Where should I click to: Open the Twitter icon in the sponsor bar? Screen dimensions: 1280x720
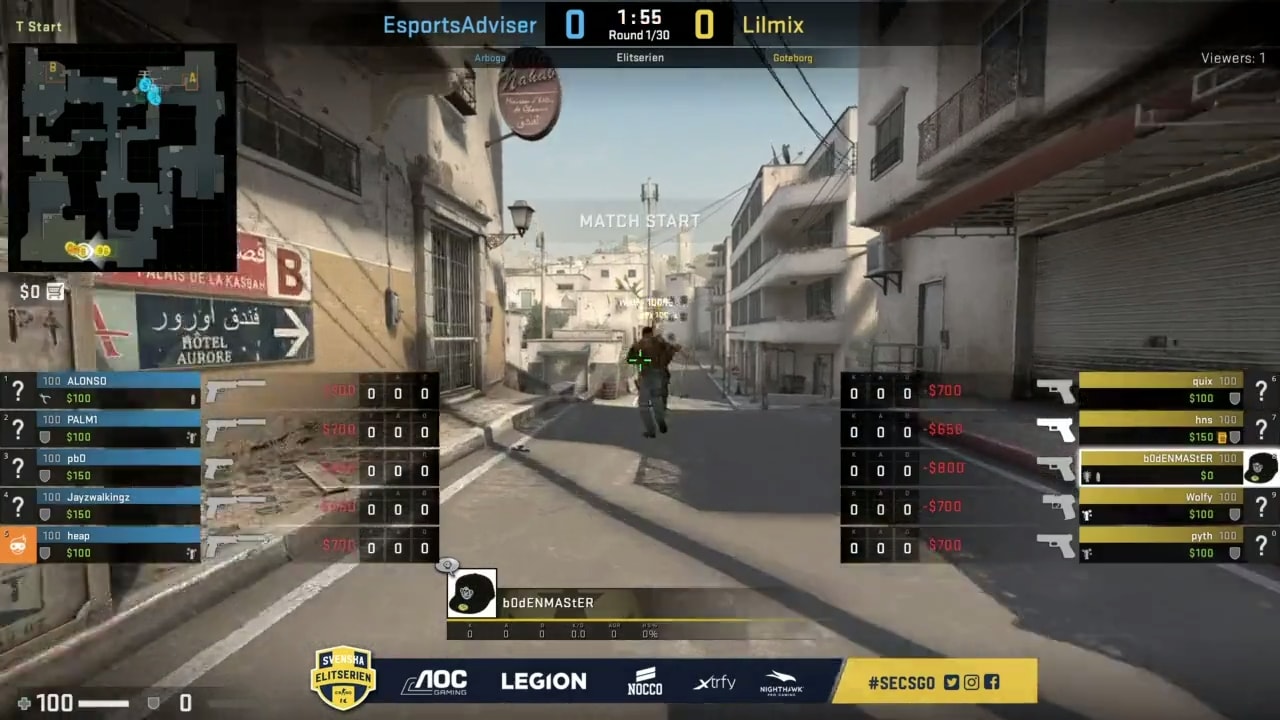click(x=950, y=682)
